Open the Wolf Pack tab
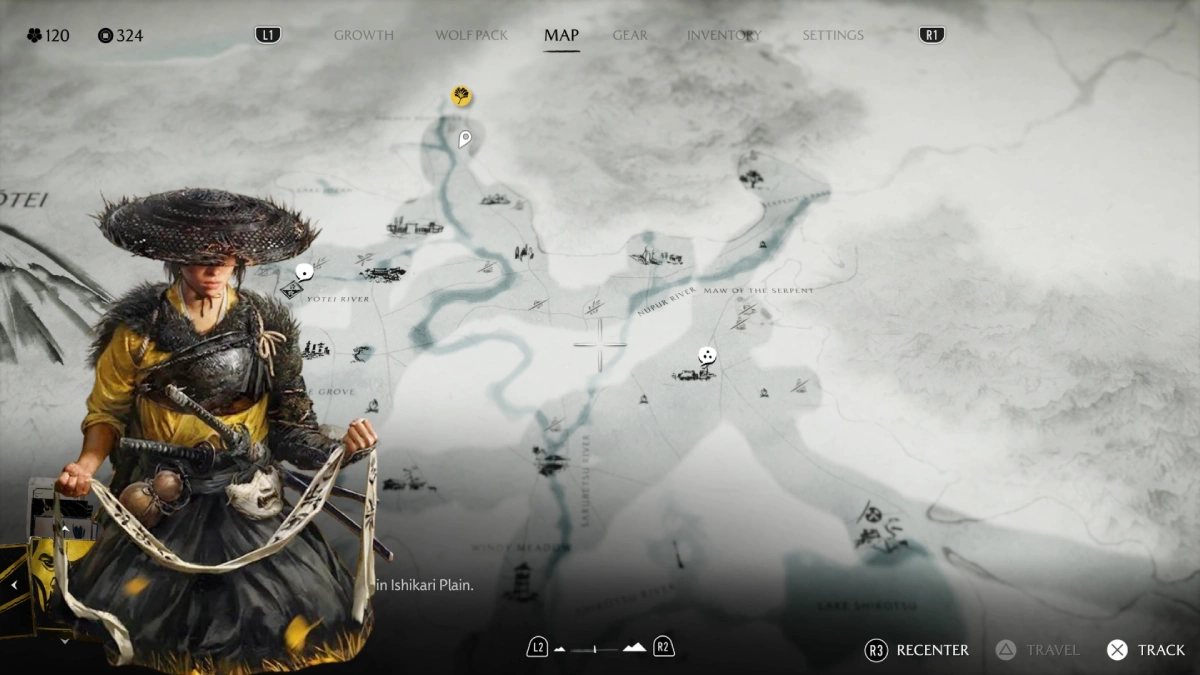This screenshot has height=675, width=1200. [x=471, y=35]
